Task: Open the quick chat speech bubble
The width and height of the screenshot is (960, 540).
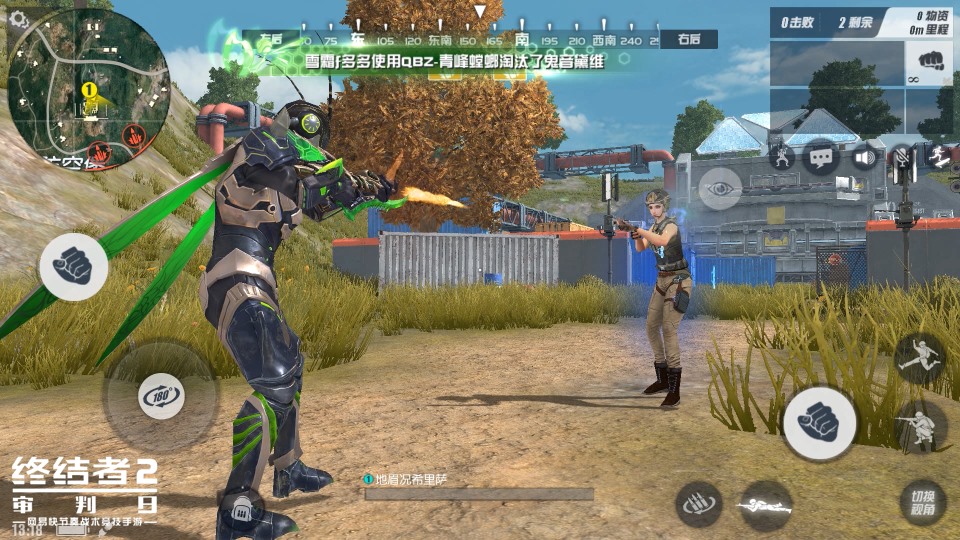Action: 822,157
